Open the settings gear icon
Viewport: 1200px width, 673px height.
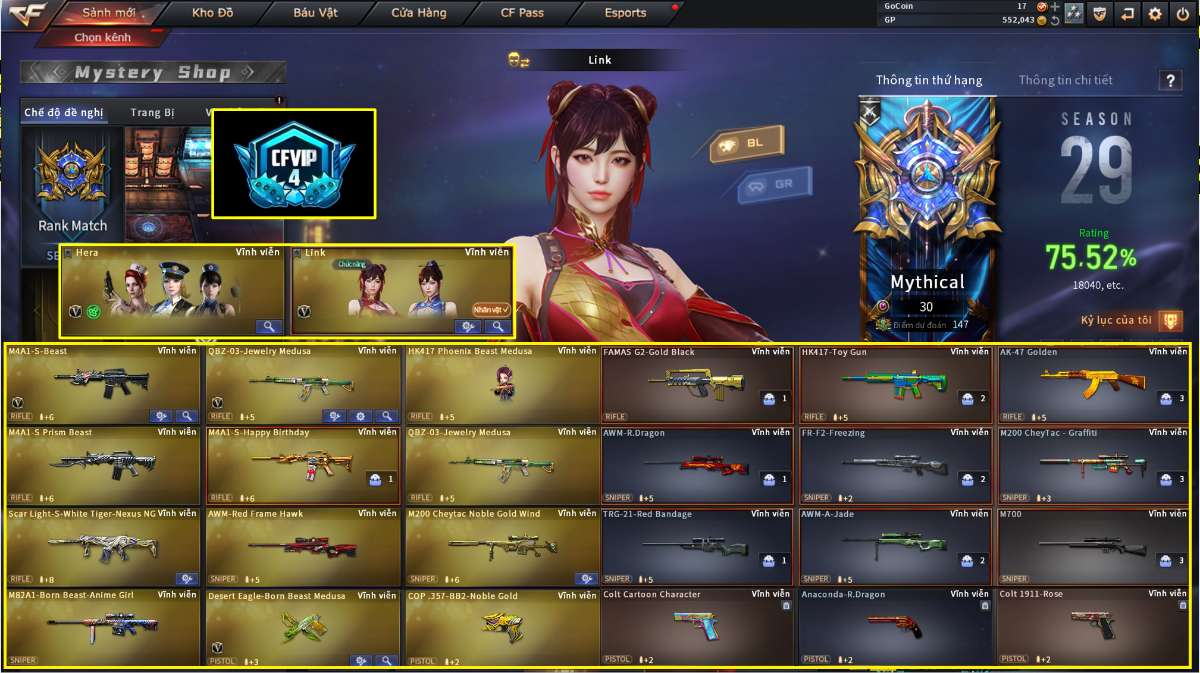tap(1155, 14)
